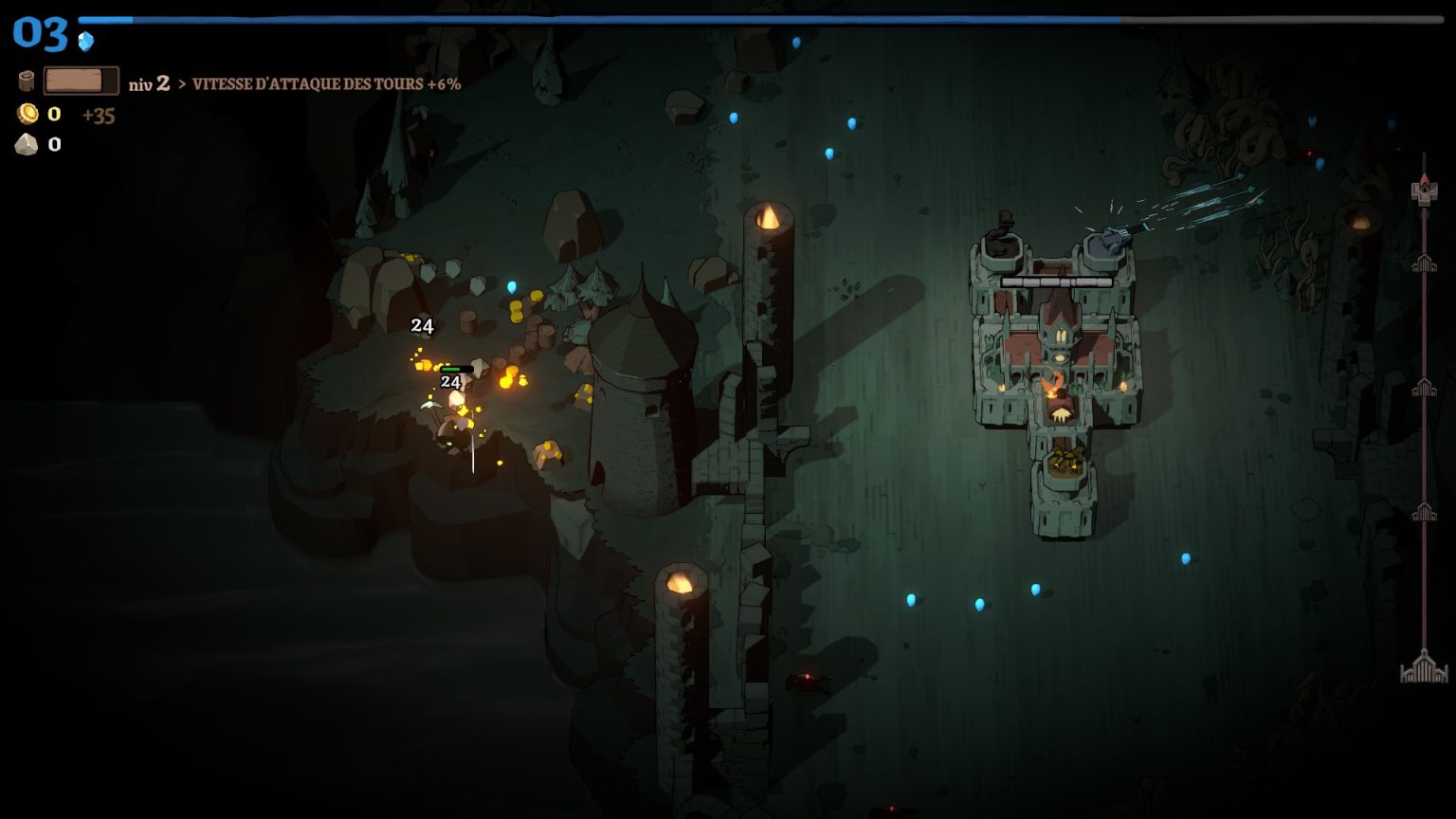The image size is (1456, 819).
Task: Click the gold coin icon
Action: click(x=27, y=114)
